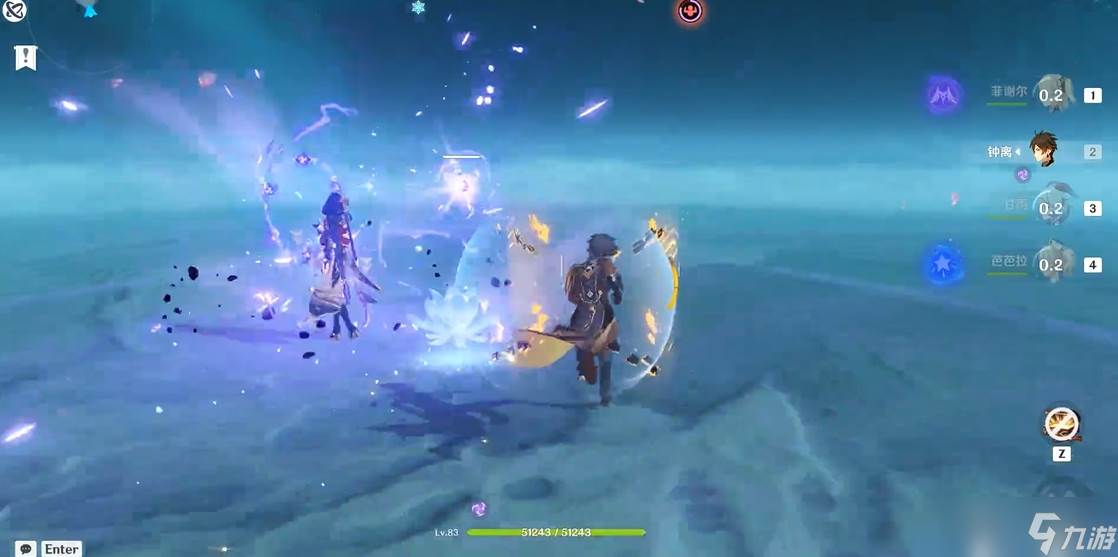This screenshot has width=1118, height=557.
Task: Switch to party member 菲谢尔
Action: tap(1050, 95)
